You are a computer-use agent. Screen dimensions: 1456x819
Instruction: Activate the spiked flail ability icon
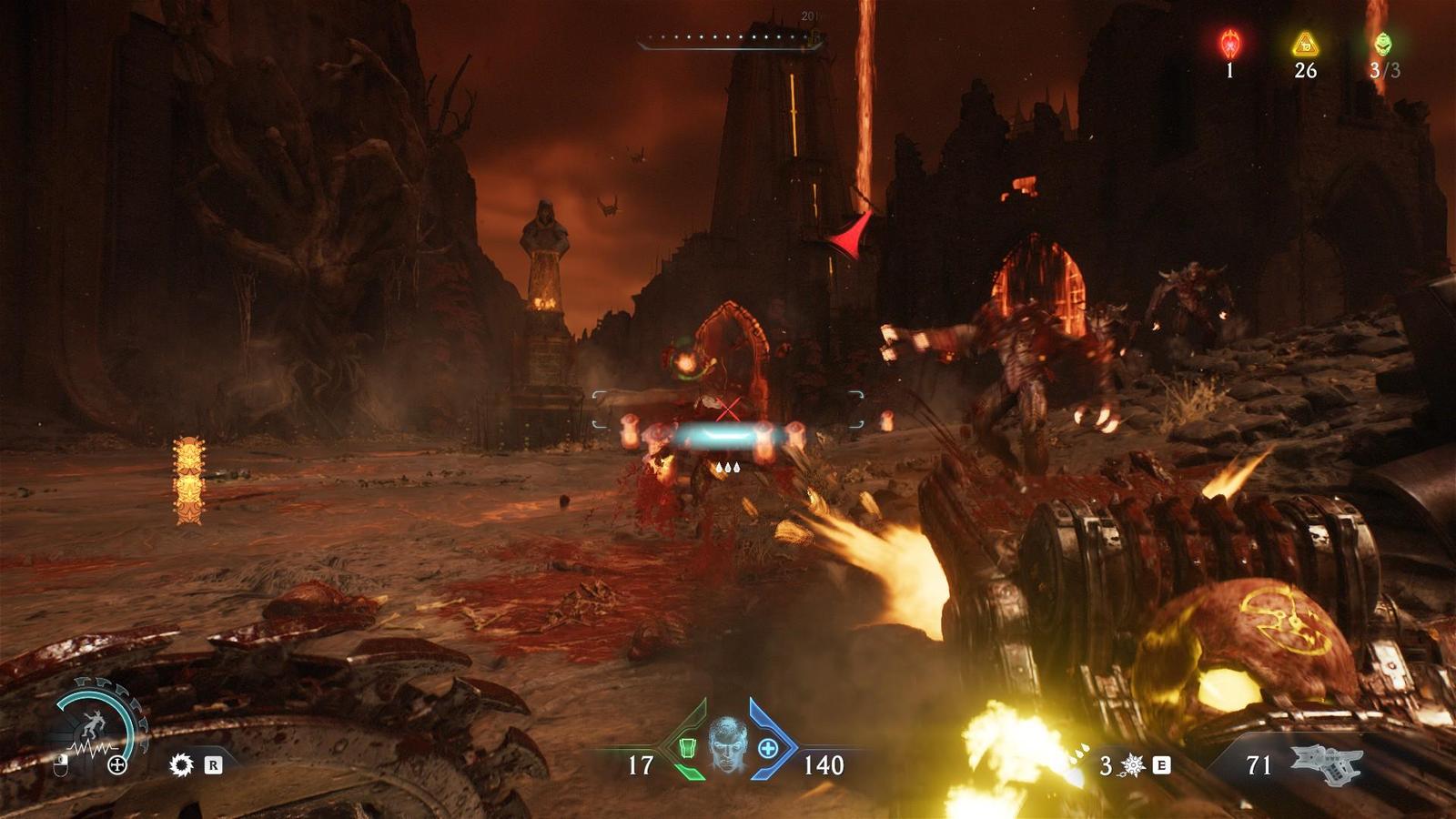(x=1134, y=765)
